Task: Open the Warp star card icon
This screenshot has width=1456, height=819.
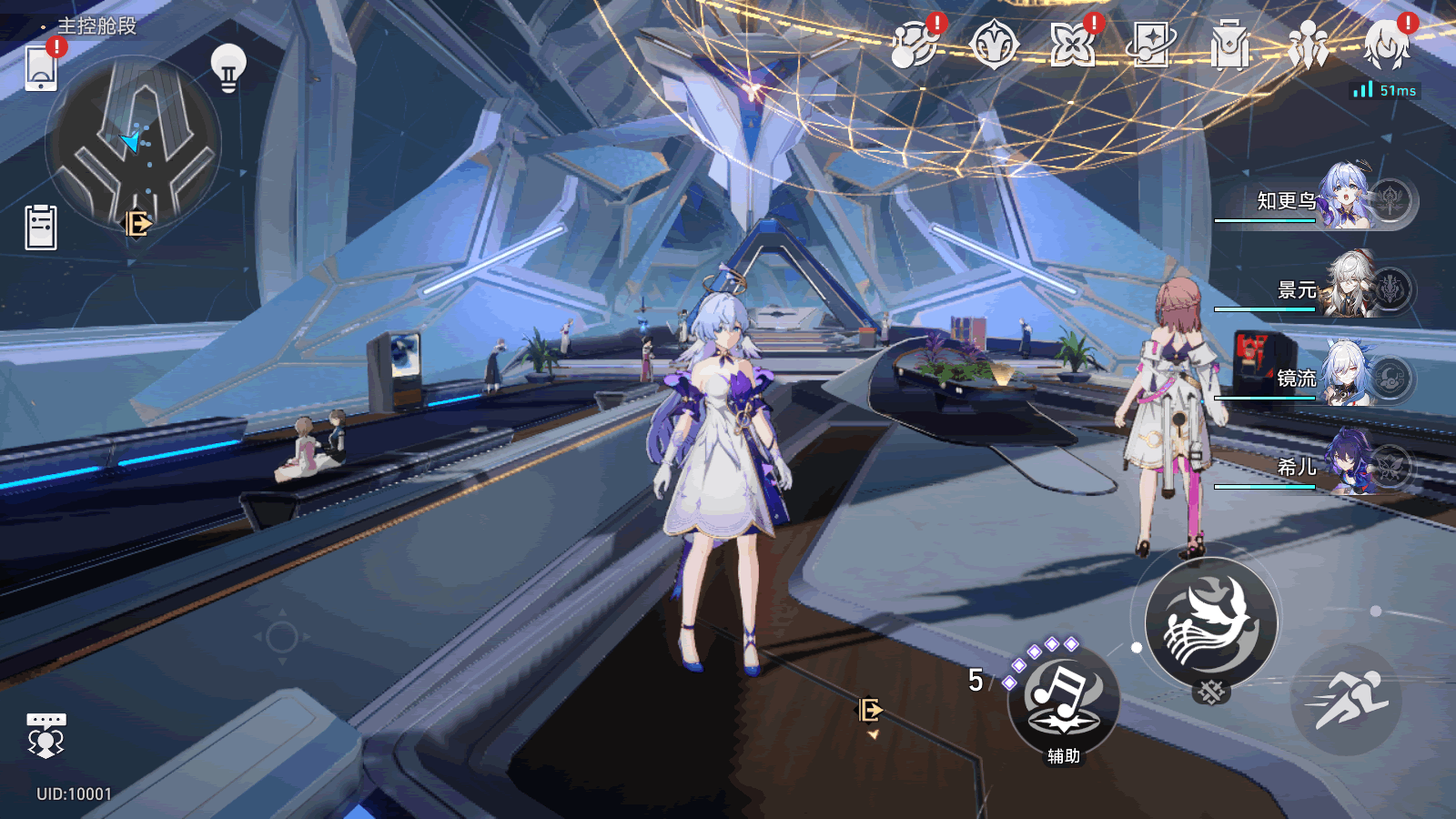Action: pos(1151,45)
